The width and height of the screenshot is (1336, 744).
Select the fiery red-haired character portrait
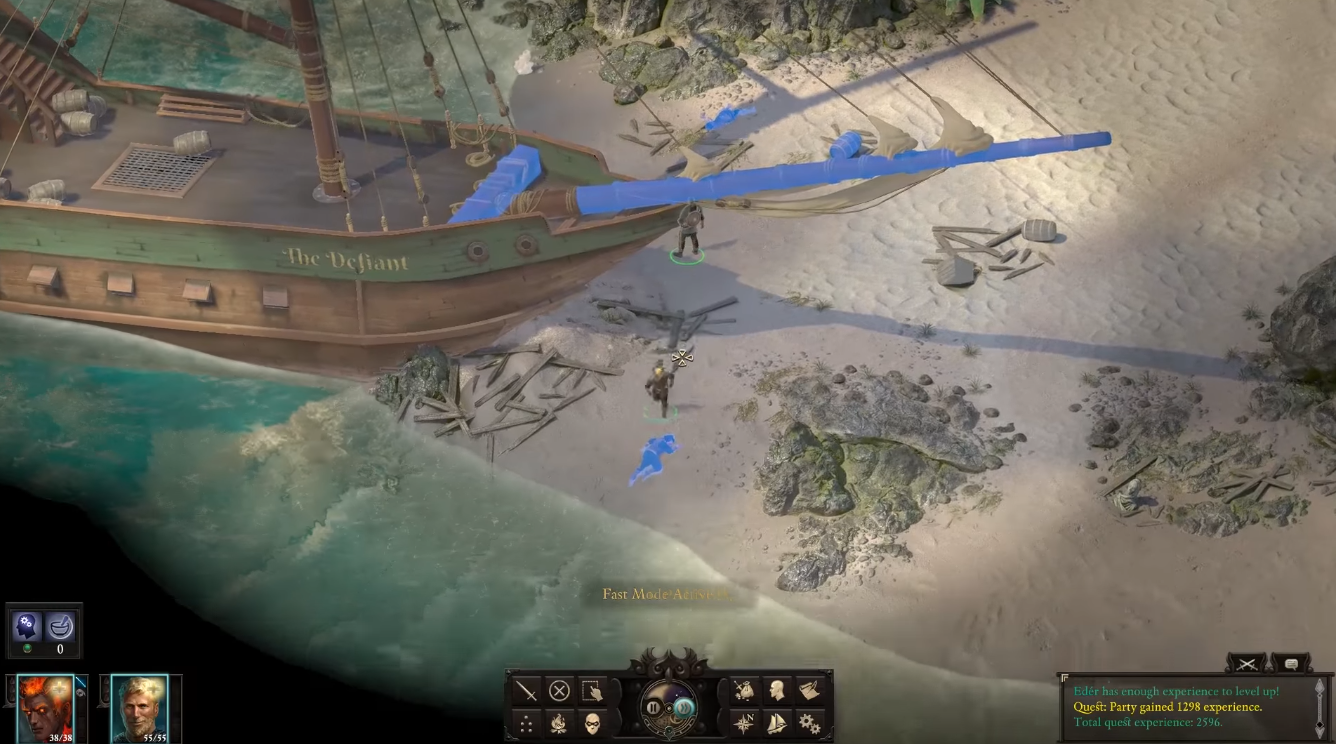45,707
